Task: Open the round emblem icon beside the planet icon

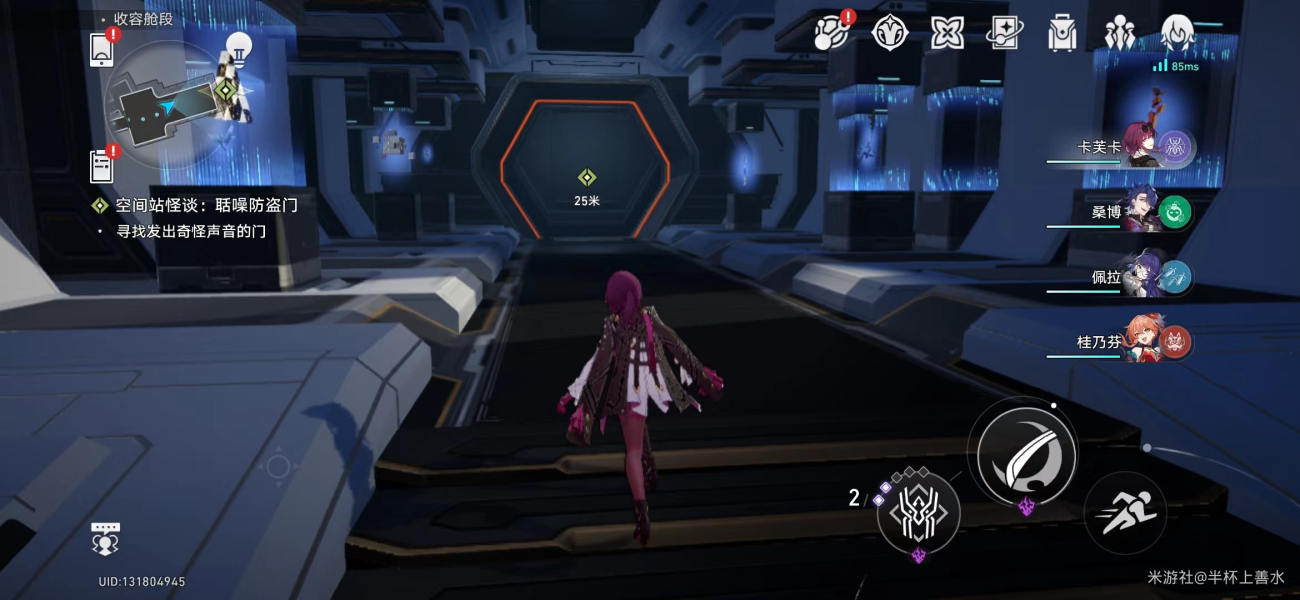Action: [x=889, y=33]
